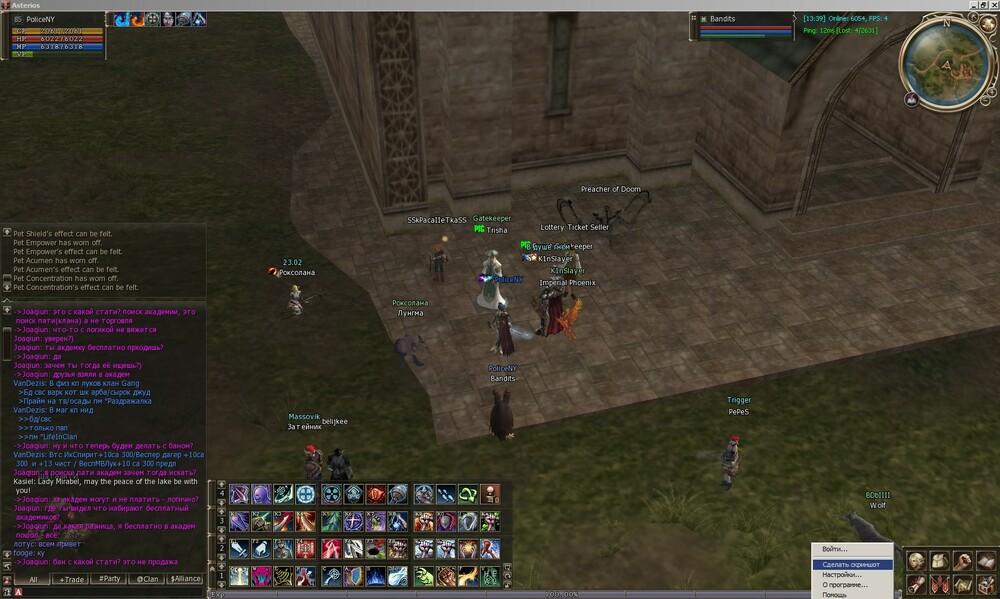Switch to the All chat tab
Viewport: 1000px width, 599px height.
tap(33, 579)
